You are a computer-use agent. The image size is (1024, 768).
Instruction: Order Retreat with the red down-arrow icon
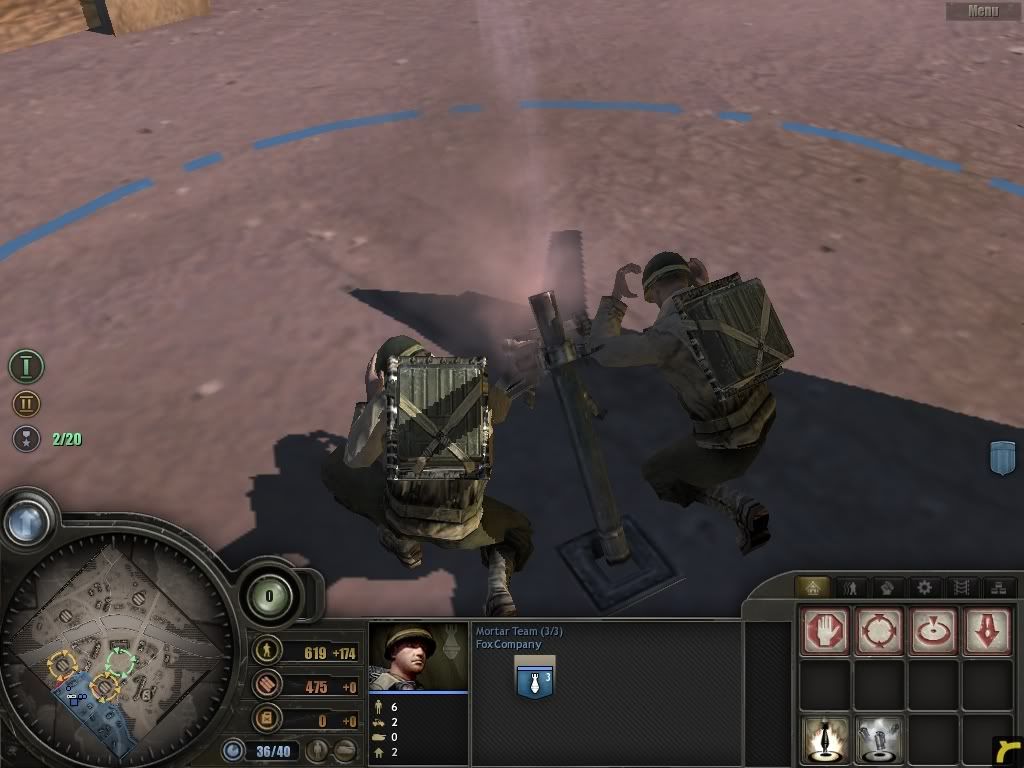[986, 631]
